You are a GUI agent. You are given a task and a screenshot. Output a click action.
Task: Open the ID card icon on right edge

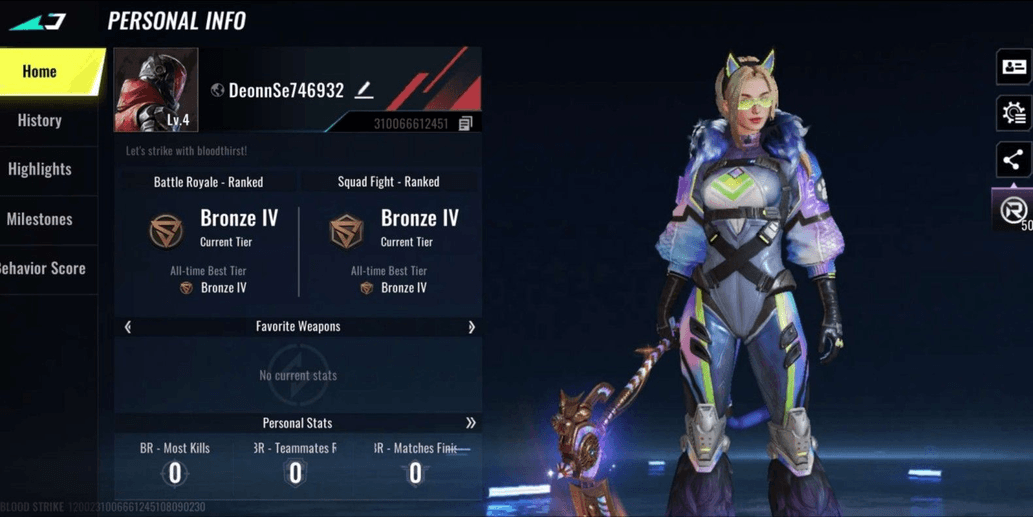click(x=1013, y=67)
